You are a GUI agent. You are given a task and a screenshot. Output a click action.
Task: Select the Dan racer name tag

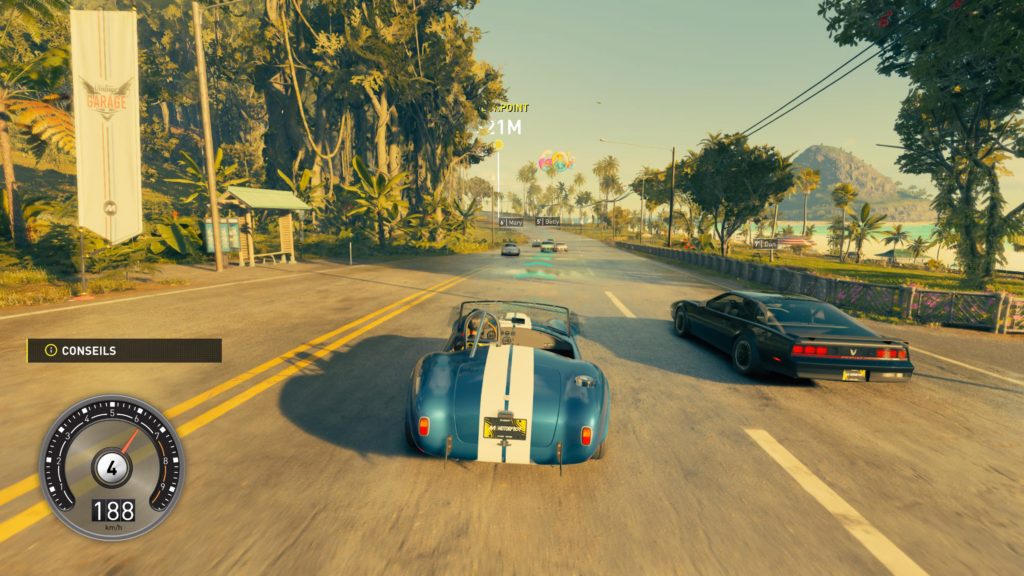pyautogui.click(x=765, y=243)
